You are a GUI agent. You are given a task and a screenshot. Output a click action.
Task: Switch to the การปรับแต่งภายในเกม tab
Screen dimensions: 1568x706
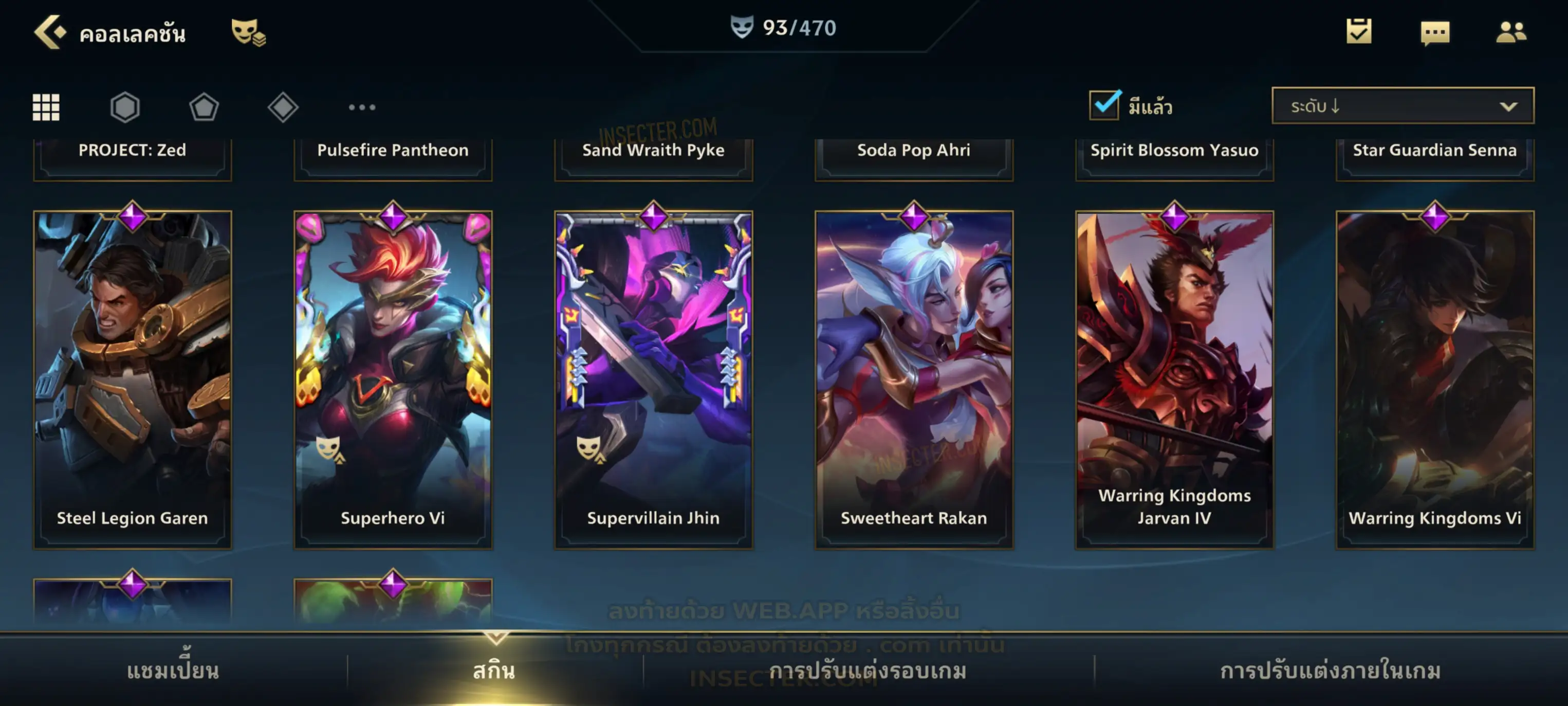pos(1330,671)
